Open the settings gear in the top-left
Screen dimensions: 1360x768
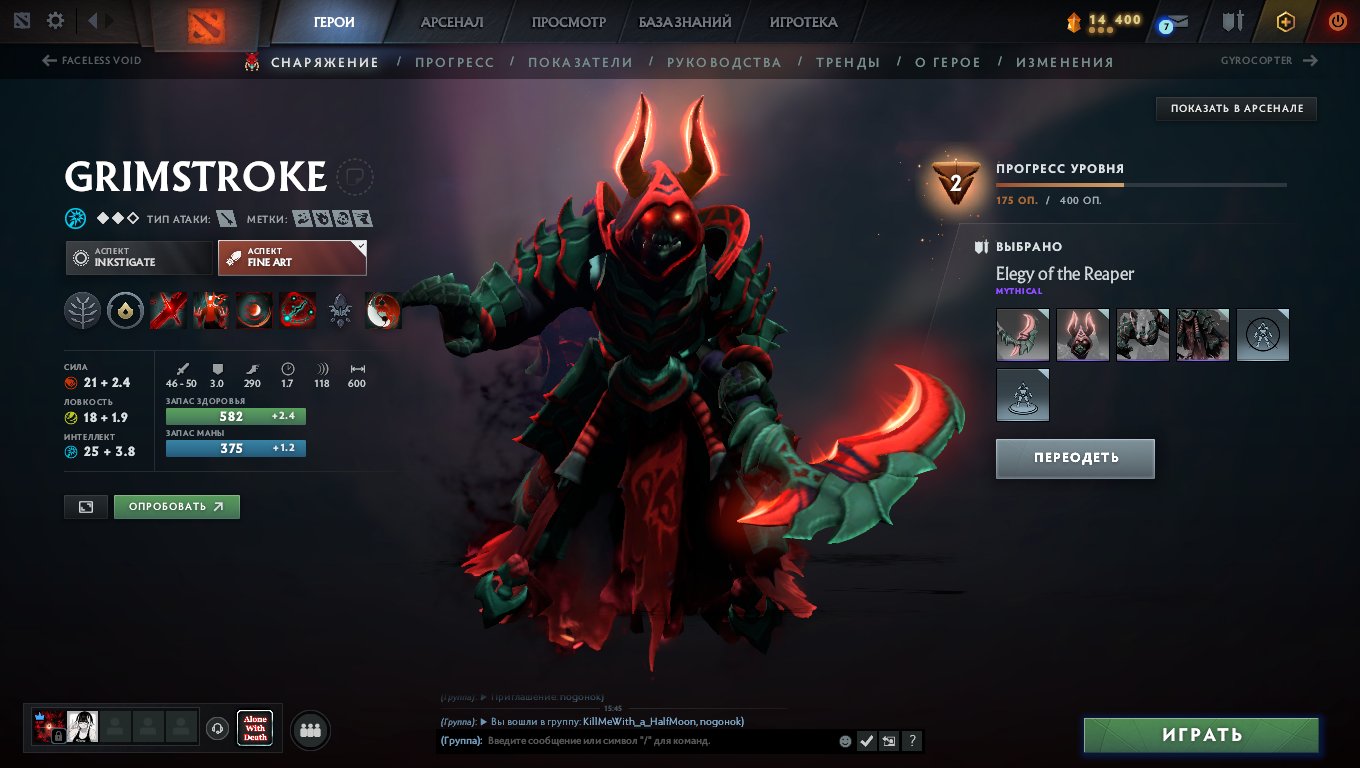click(57, 19)
